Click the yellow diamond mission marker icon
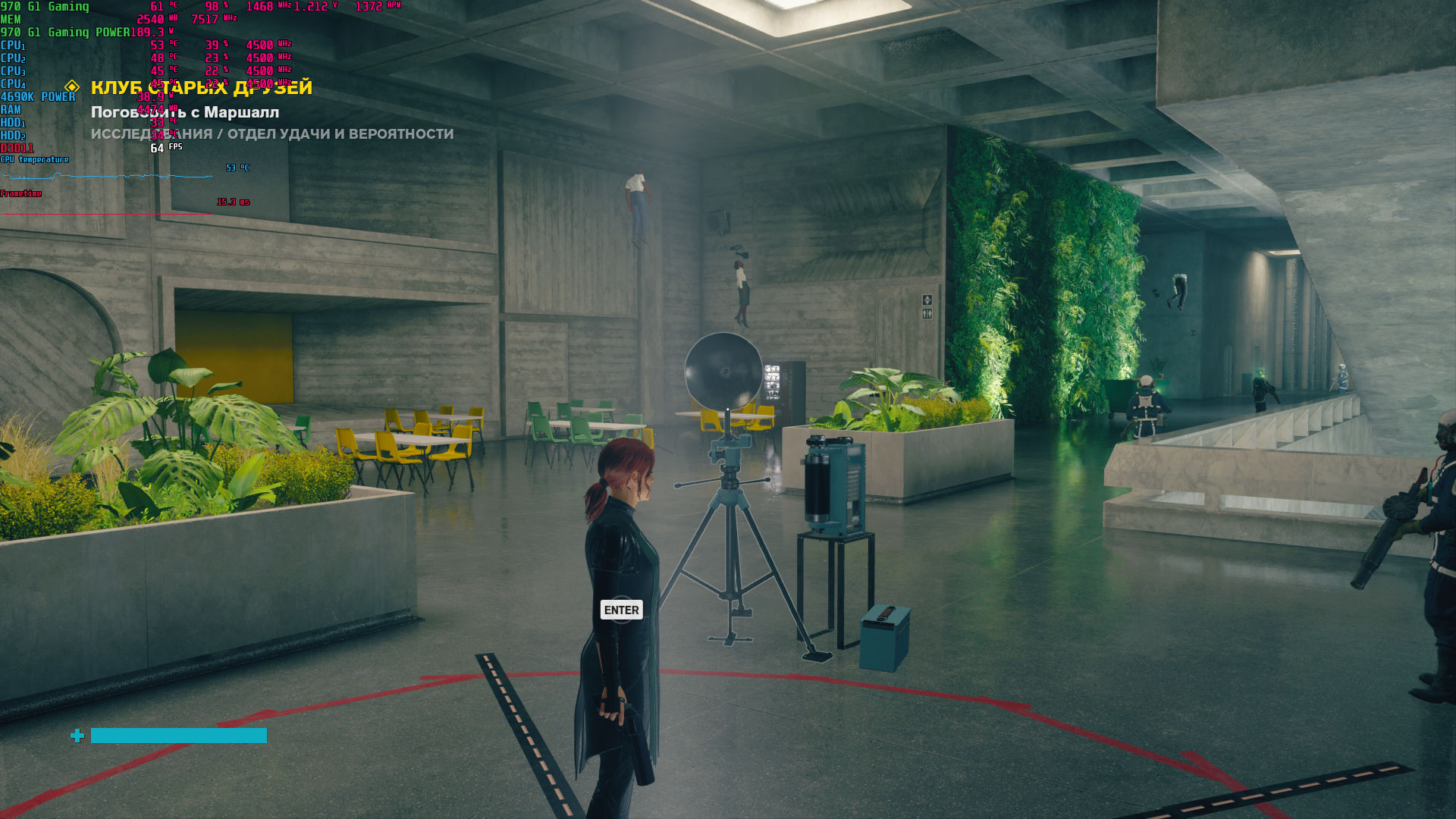 [x=72, y=86]
